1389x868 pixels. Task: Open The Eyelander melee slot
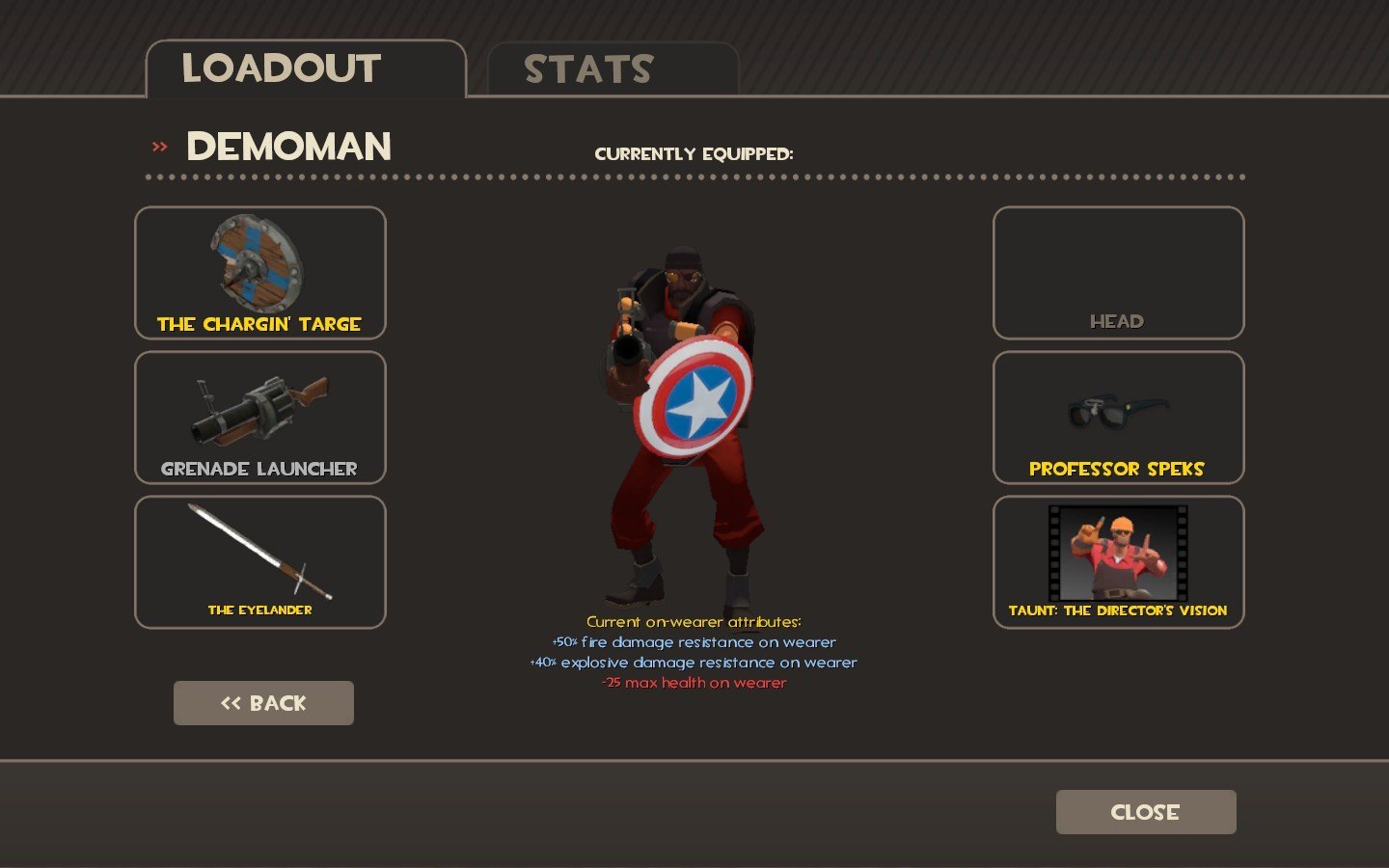(x=260, y=562)
